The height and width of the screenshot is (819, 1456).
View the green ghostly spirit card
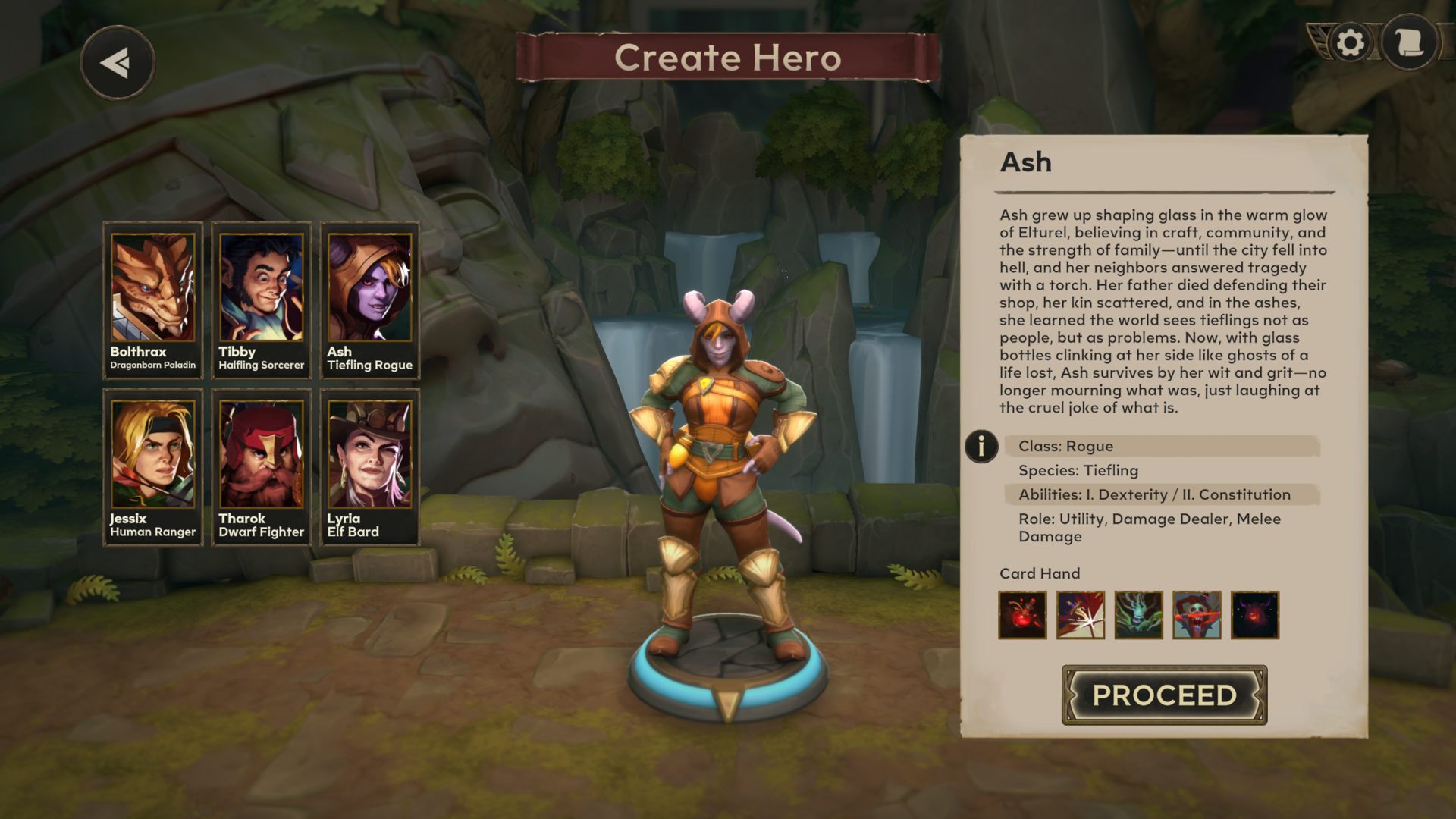tap(1138, 615)
